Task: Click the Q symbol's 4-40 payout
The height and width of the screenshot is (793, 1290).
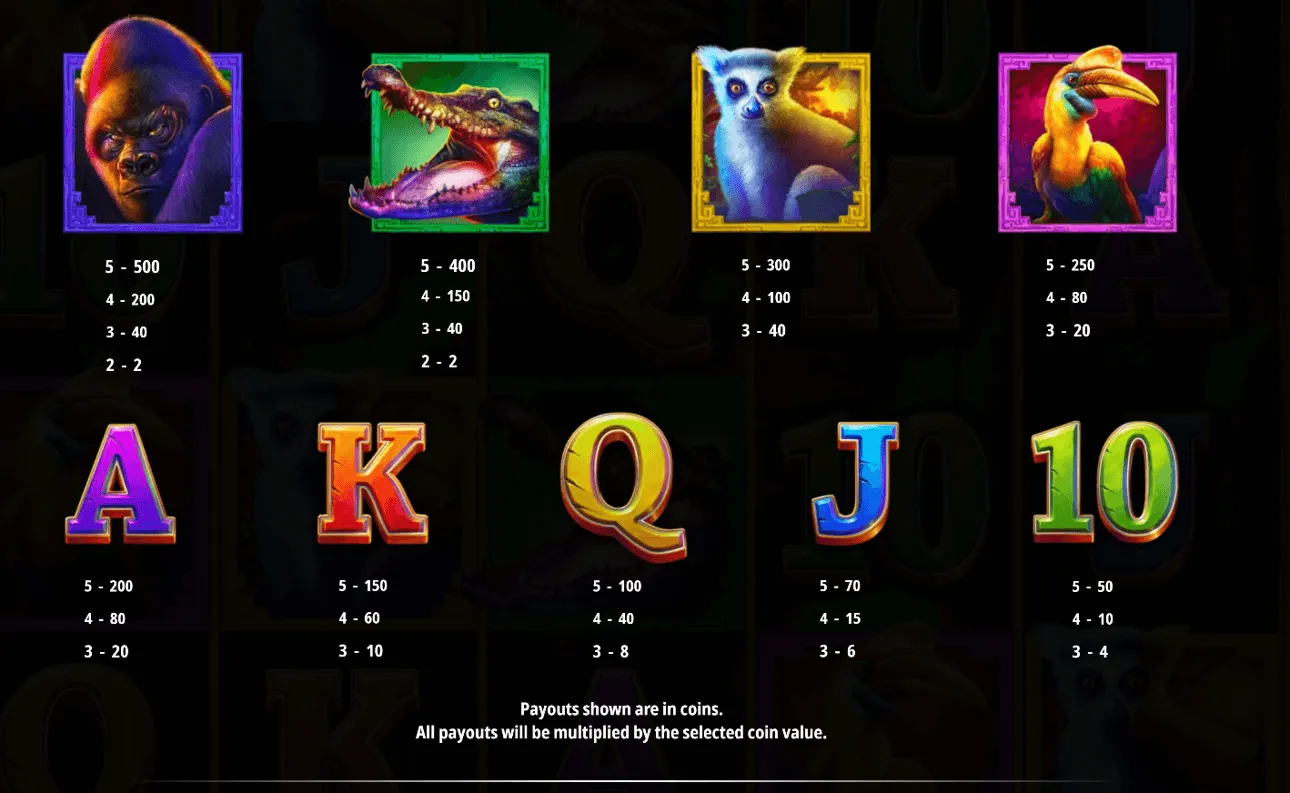Action: (x=617, y=618)
